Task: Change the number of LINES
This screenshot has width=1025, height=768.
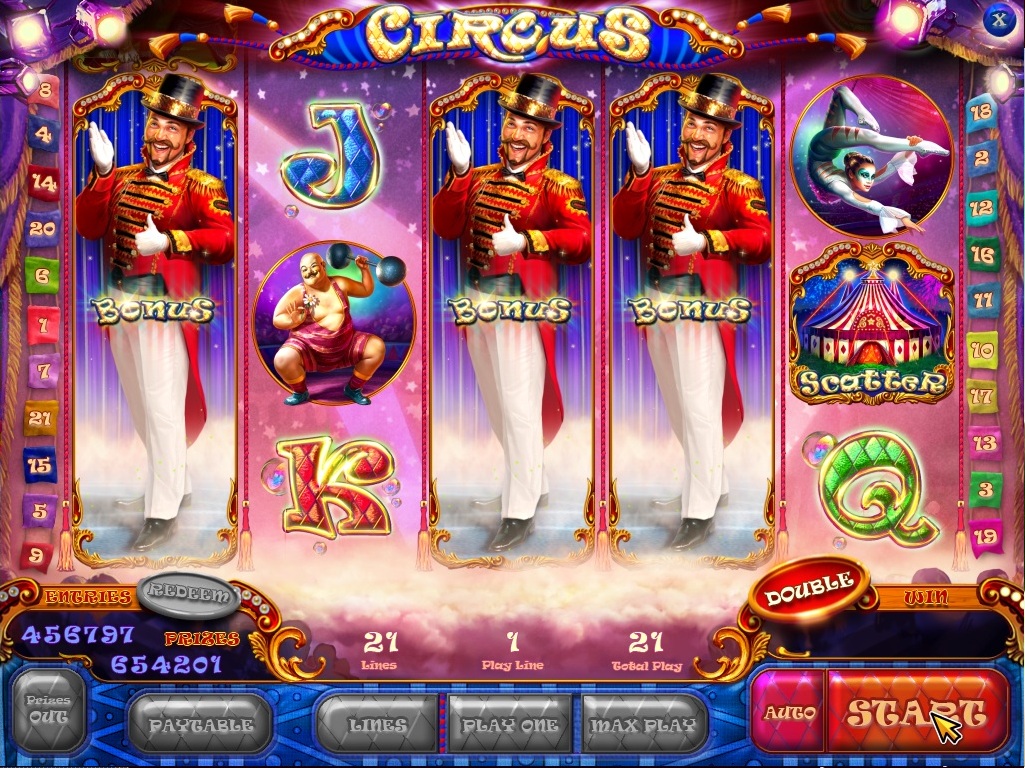Action: click(x=377, y=724)
